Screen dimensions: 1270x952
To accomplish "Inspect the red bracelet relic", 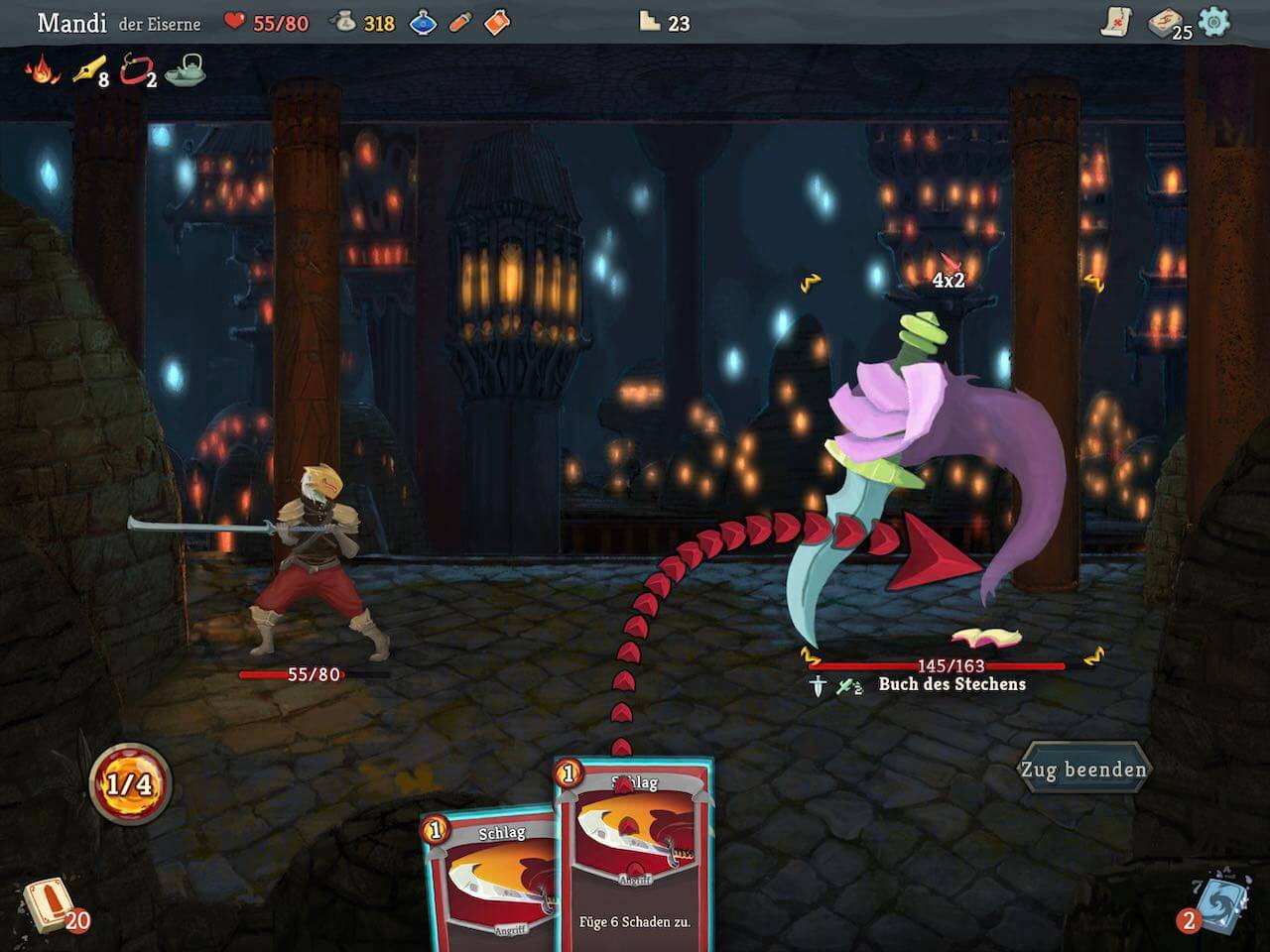I will click(135, 69).
